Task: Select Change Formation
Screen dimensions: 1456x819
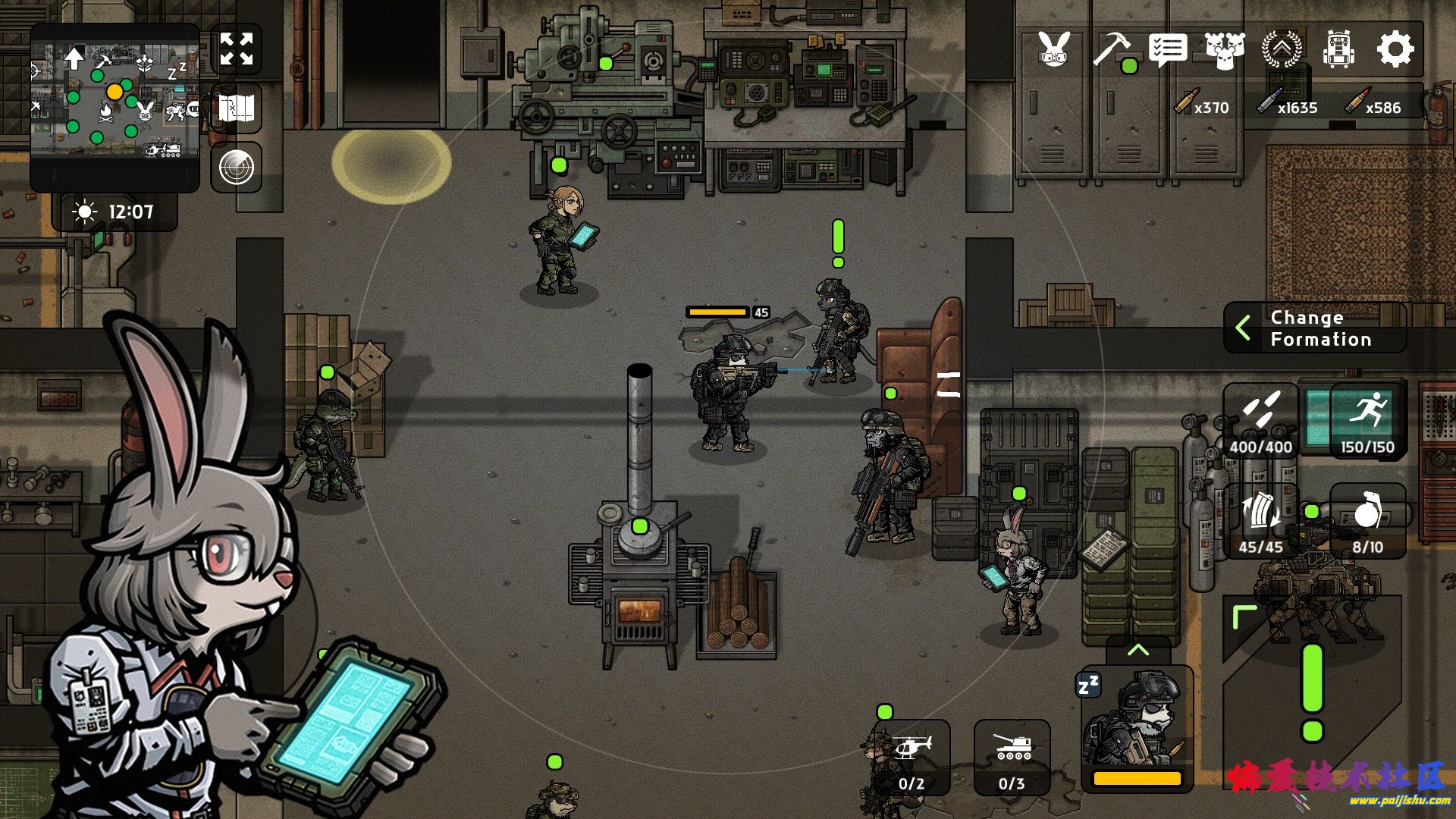Action: [1315, 328]
